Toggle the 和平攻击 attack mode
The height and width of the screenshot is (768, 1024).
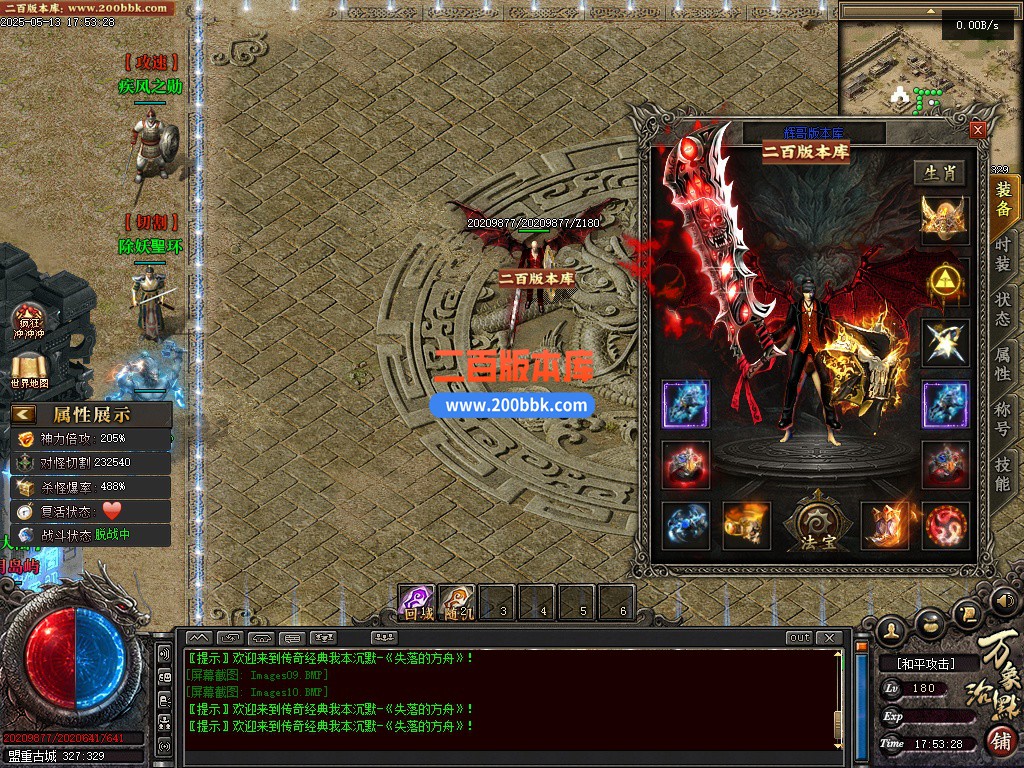[924, 663]
